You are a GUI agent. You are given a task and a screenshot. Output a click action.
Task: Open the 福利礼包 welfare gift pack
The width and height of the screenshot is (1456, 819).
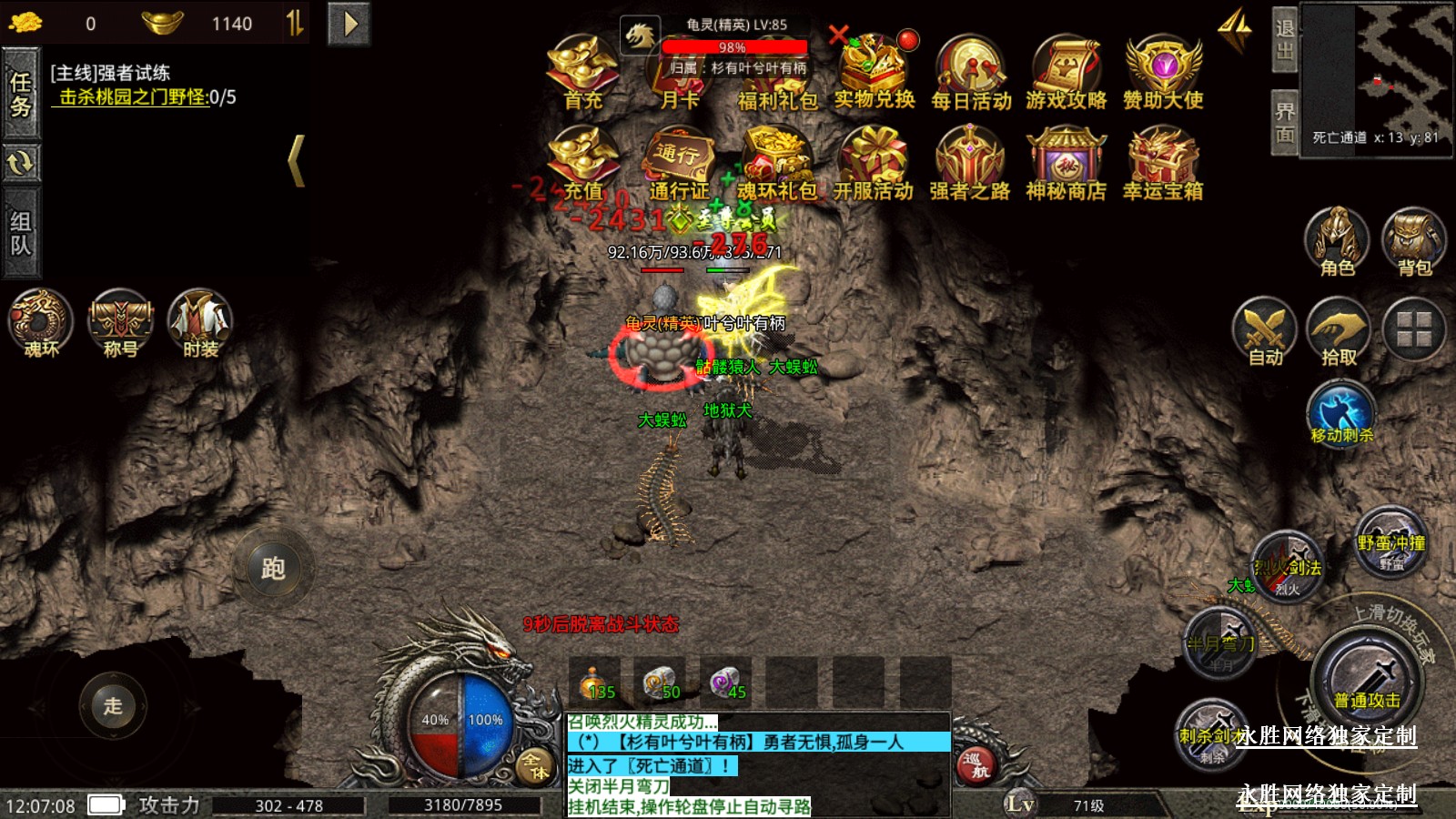pyautogui.click(x=776, y=73)
